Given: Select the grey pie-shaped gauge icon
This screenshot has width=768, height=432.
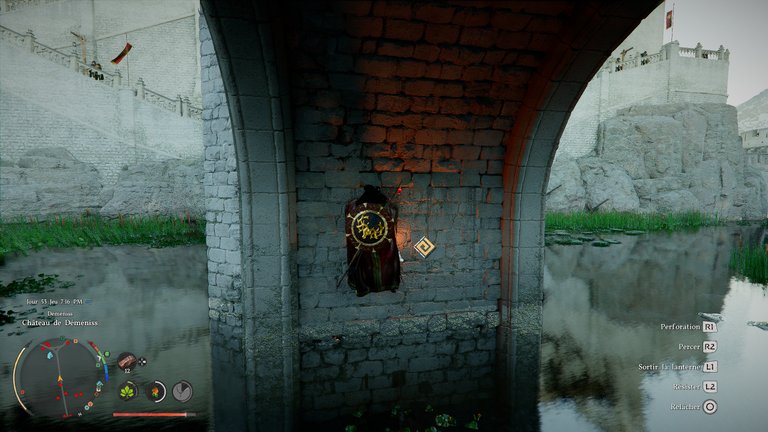Looking at the screenshot, I should click(182, 391).
